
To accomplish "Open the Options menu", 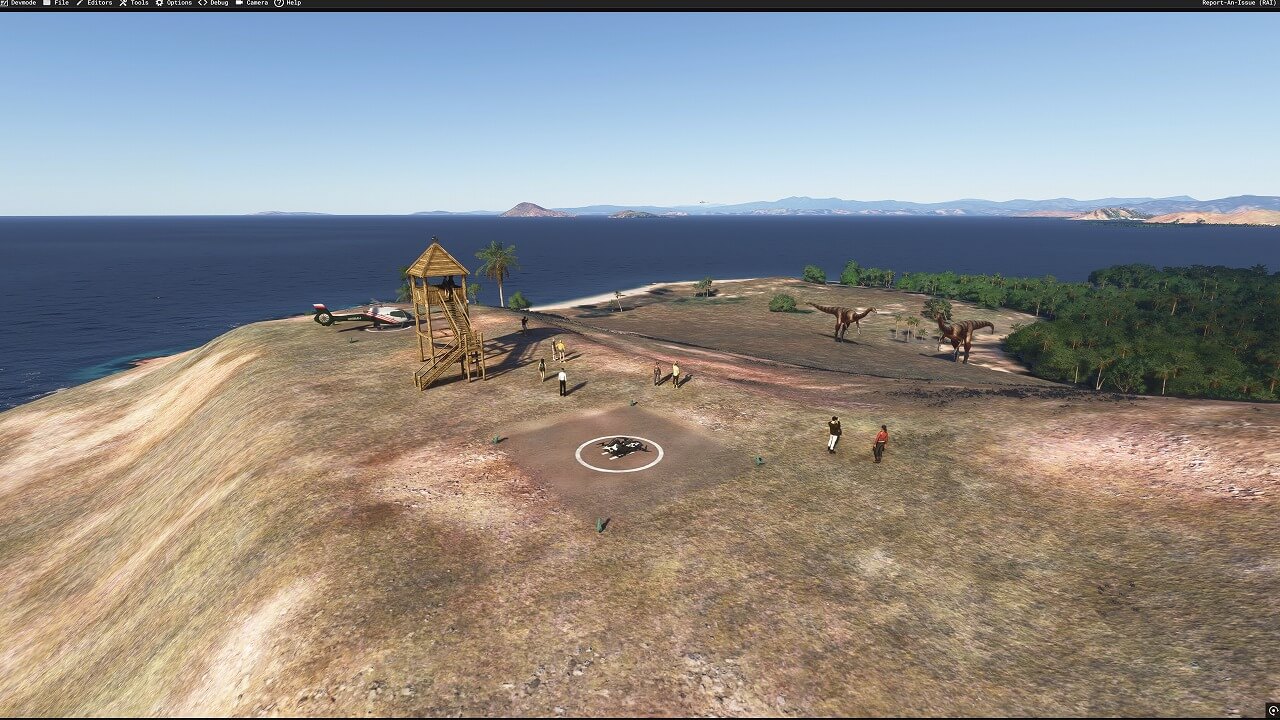I will point(174,3).
